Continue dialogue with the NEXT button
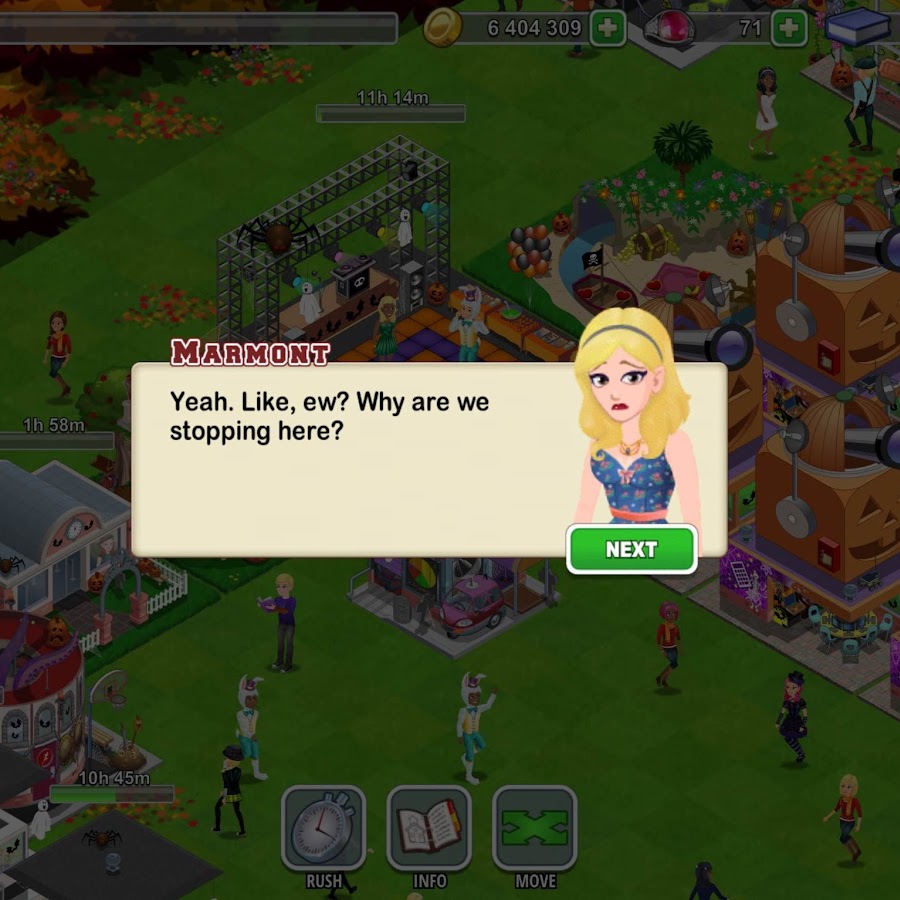Screen dimensions: 900x900 click(x=631, y=549)
